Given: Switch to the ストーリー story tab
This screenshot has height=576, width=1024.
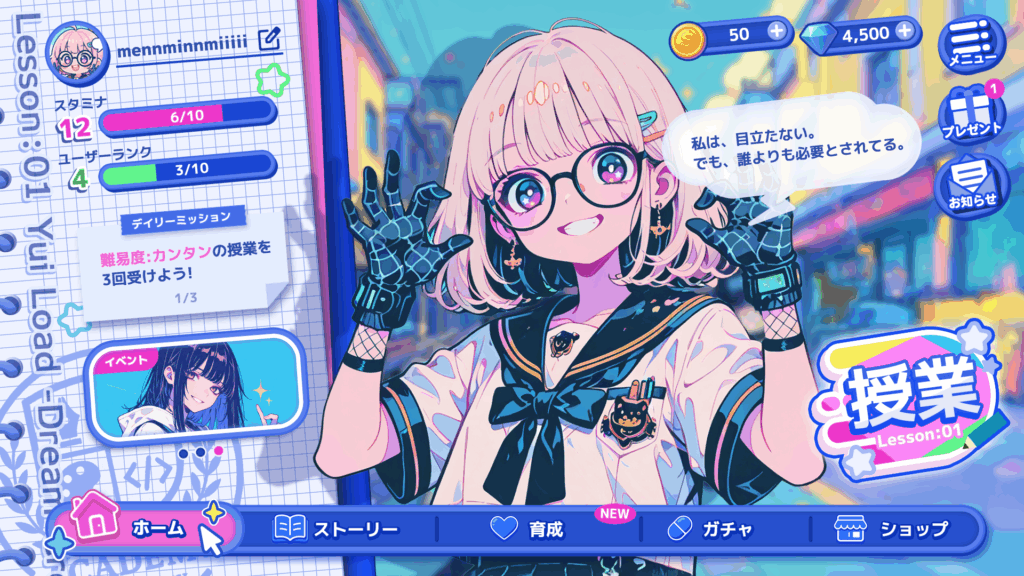Looking at the screenshot, I should point(337,529).
